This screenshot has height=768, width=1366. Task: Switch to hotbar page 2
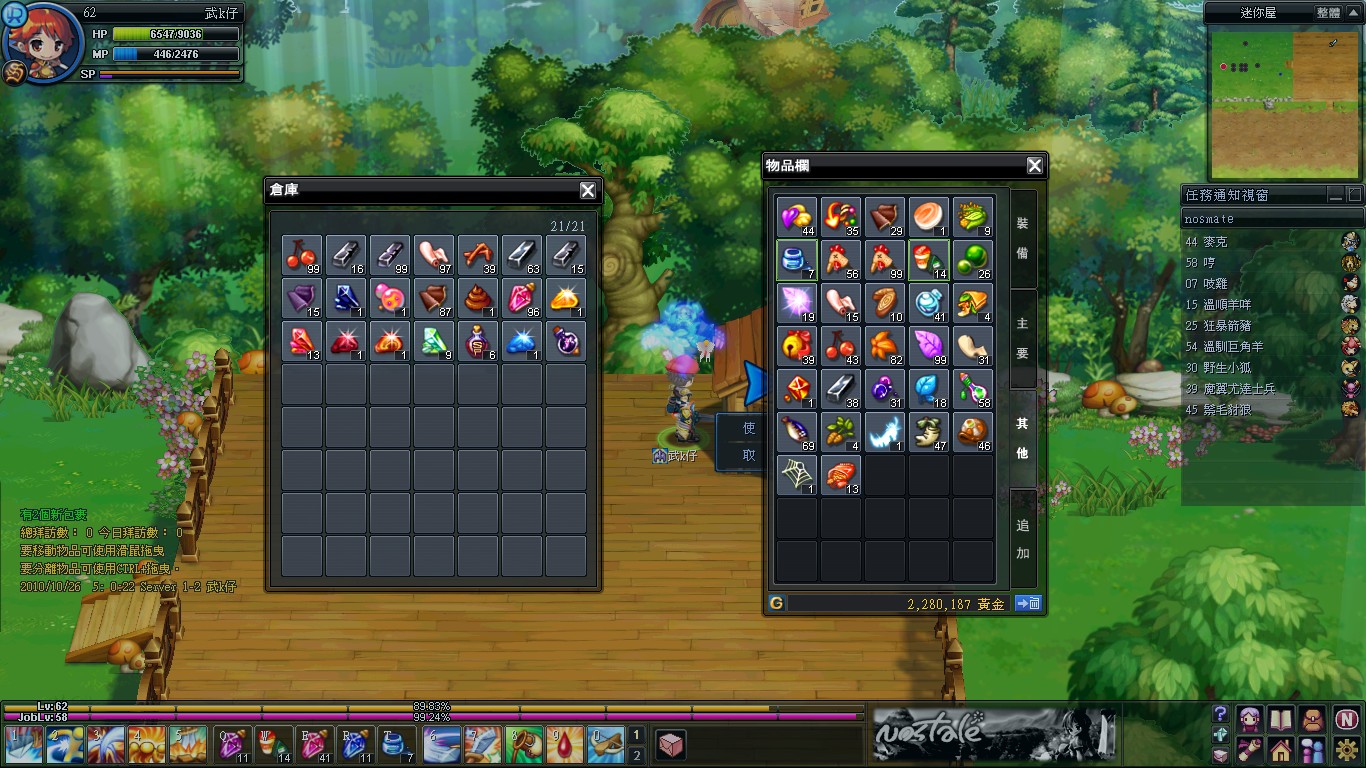(636, 755)
